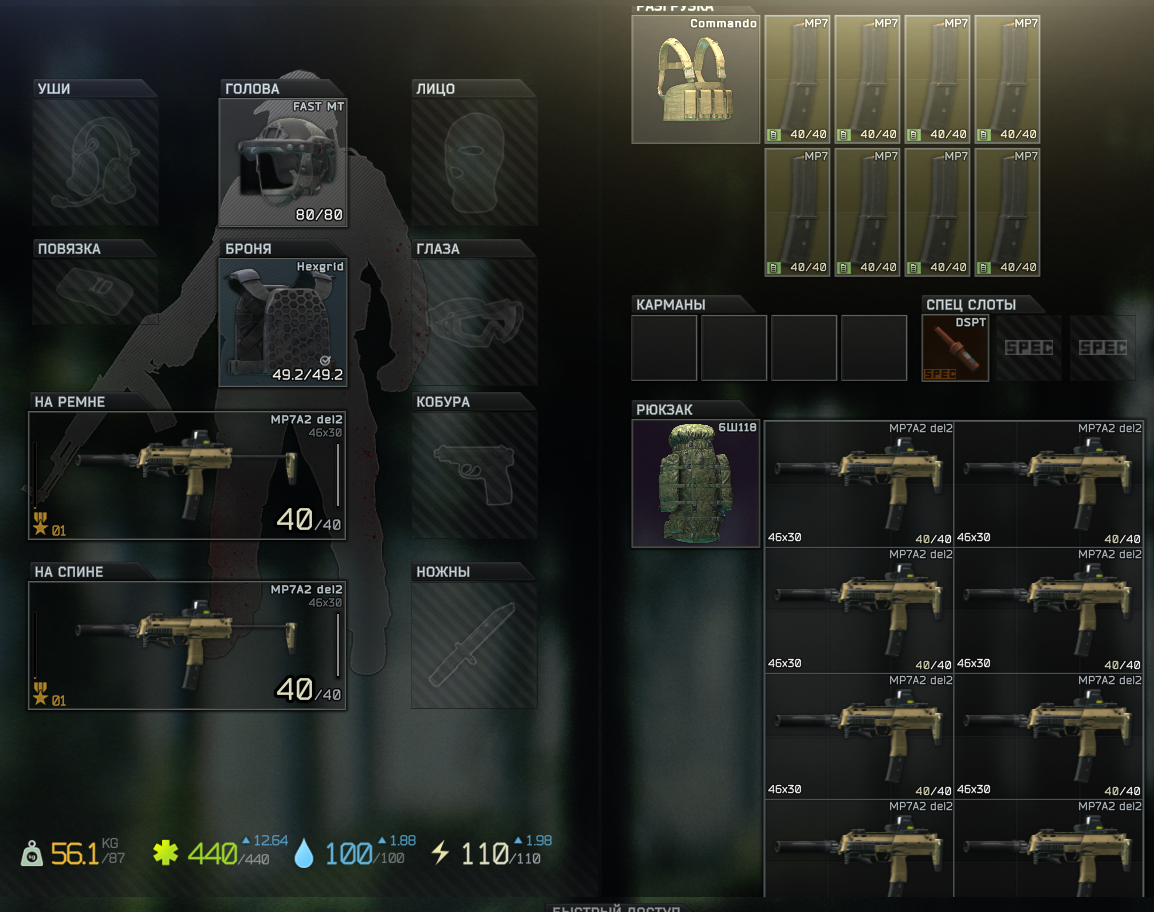
Task: Click the Hexgrid body armor slot
Action: point(282,322)
